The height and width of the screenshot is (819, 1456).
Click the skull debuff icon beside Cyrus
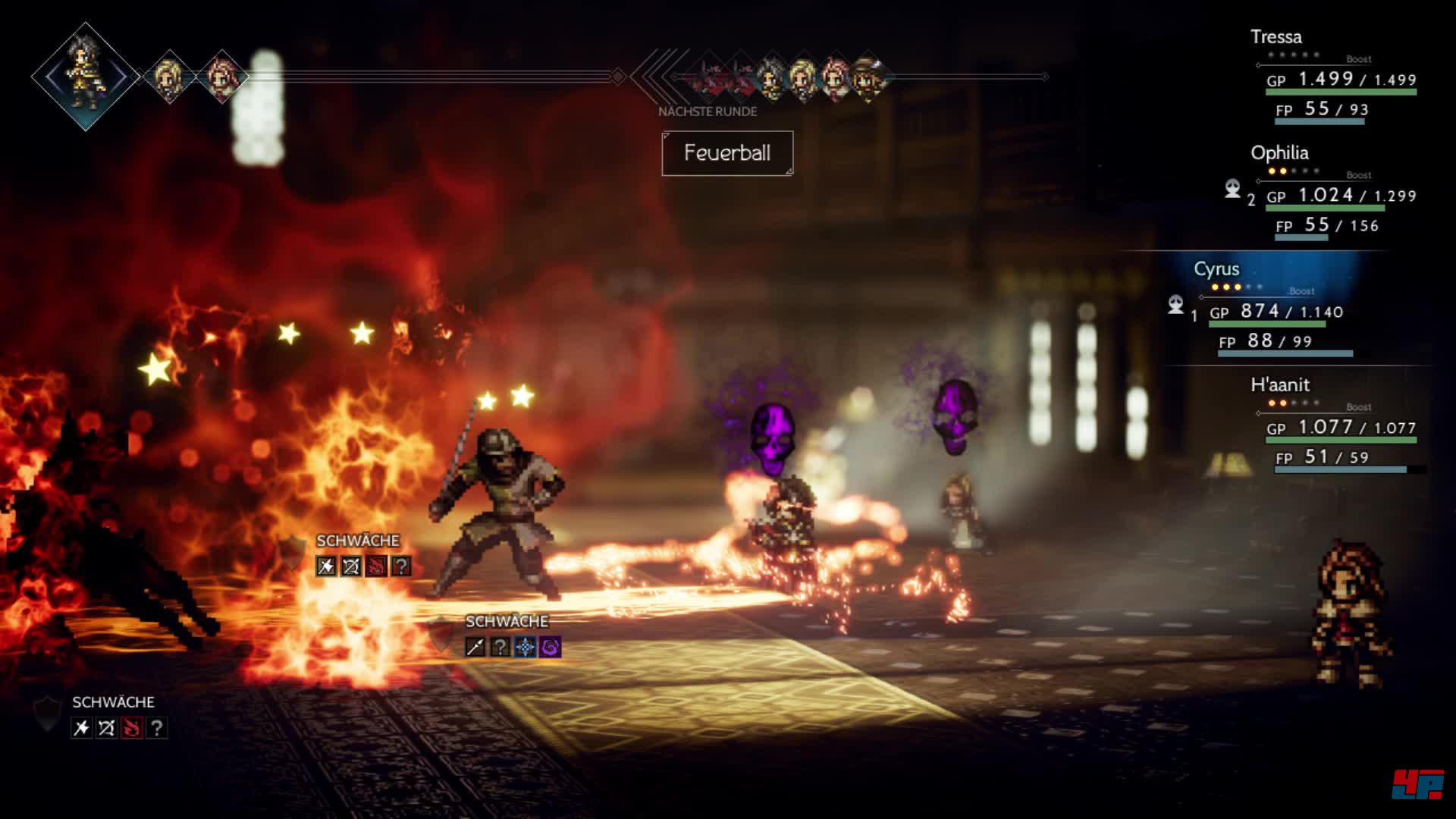tap(1175, 305)
